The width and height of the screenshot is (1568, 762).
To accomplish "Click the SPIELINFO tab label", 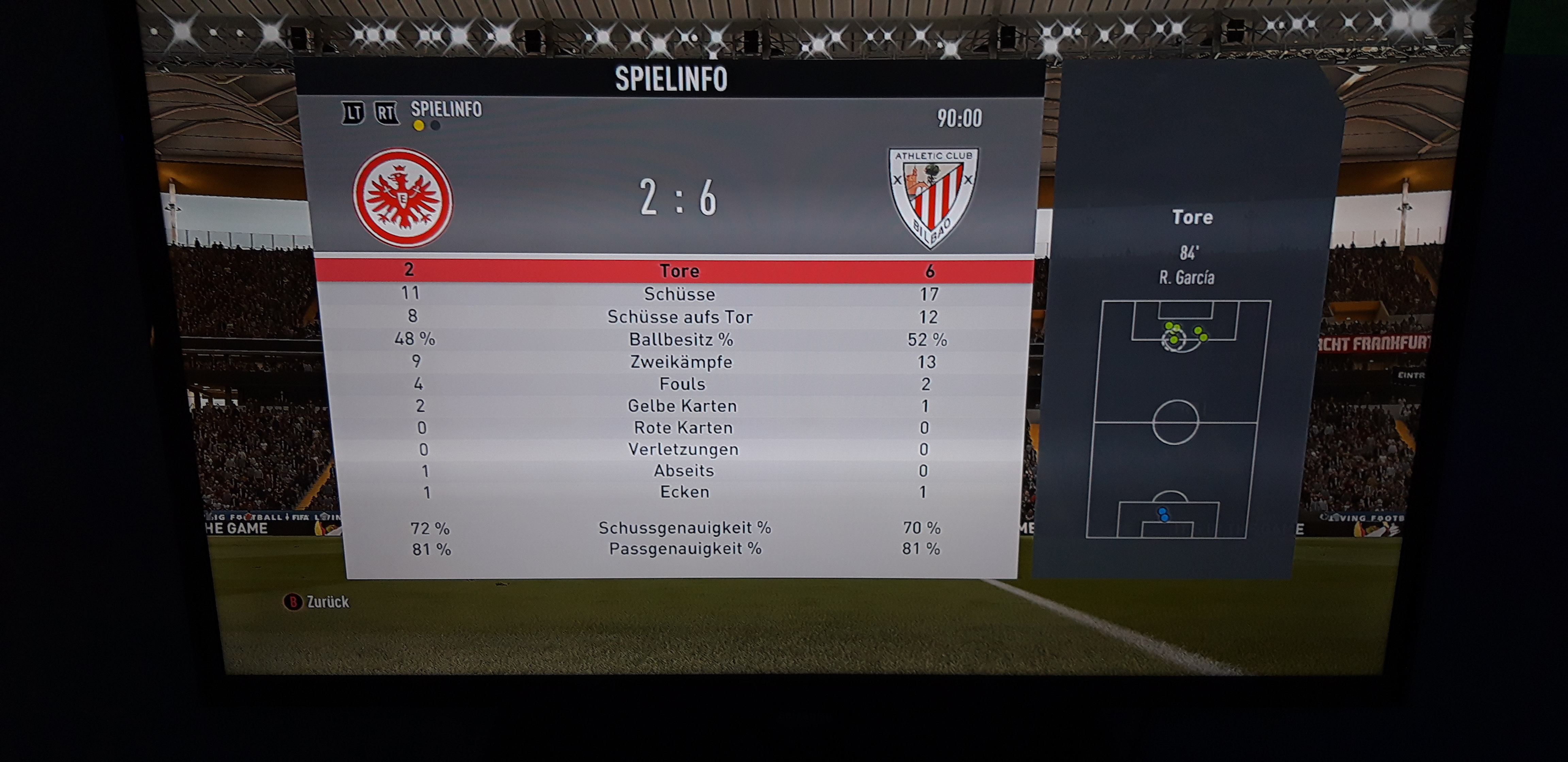I will click(x=446, y=110).
